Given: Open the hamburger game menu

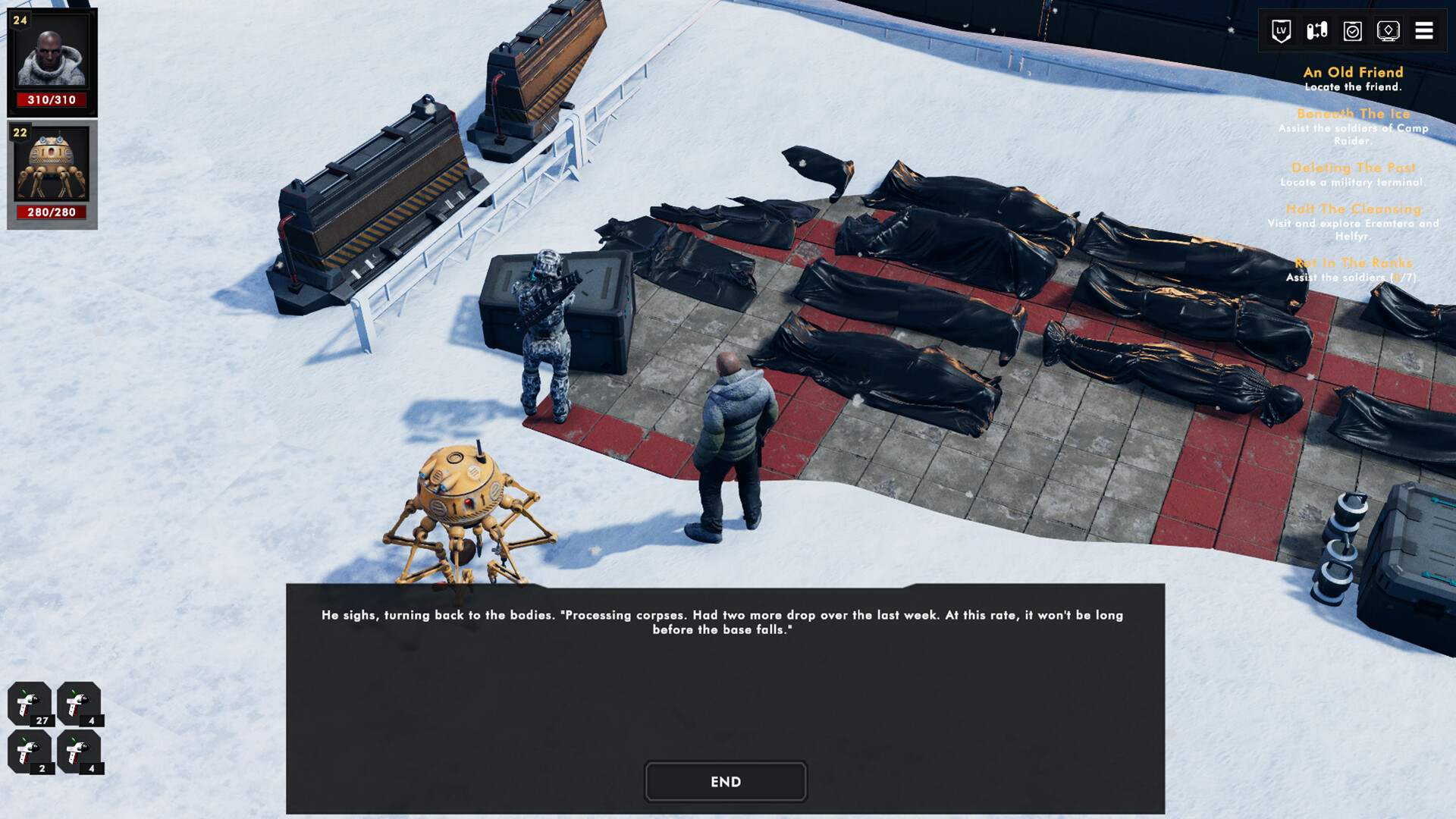Looking at the screenshot, I should (1426, 31).
